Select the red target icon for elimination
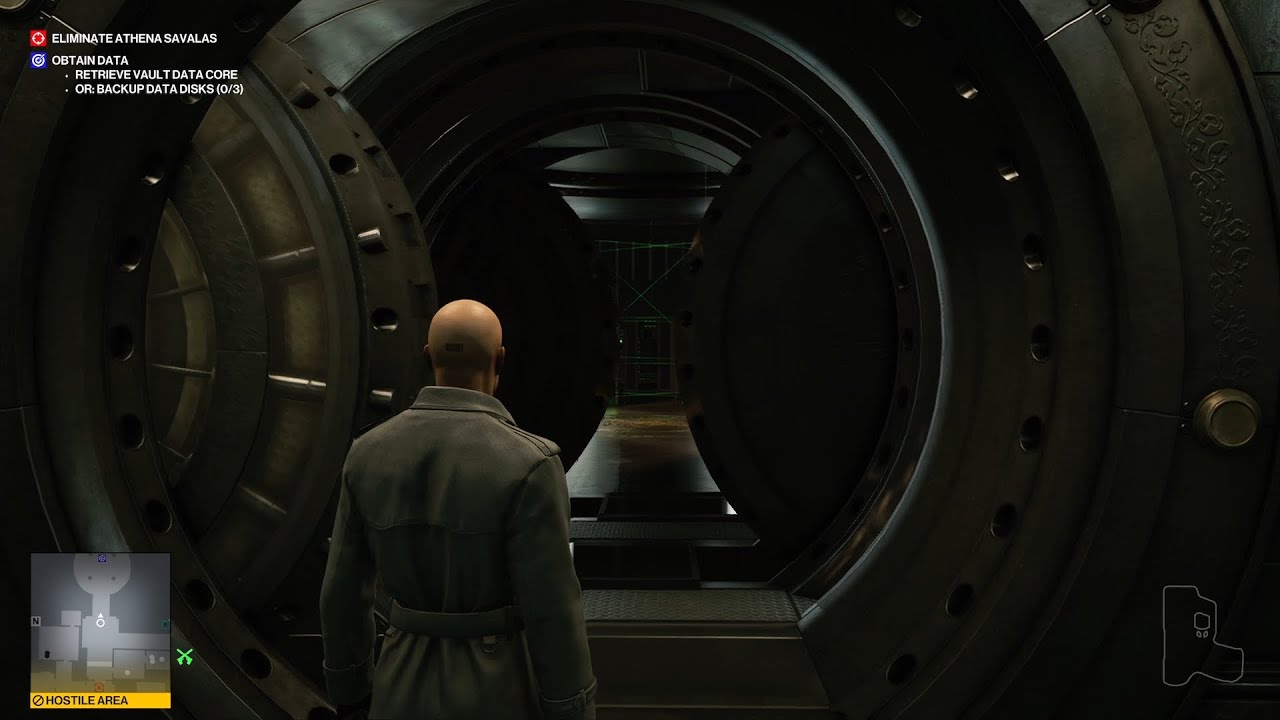Image resolution: width=1280 pixels, height=720 pixels. [38, 38]
